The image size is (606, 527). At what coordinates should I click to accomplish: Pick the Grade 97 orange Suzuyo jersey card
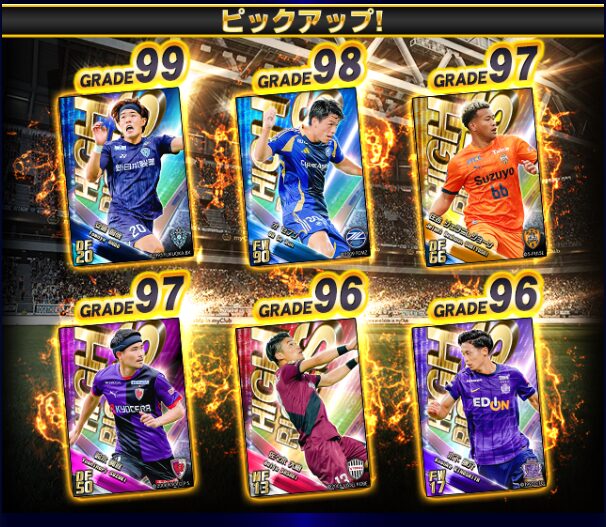pos(474,178)
